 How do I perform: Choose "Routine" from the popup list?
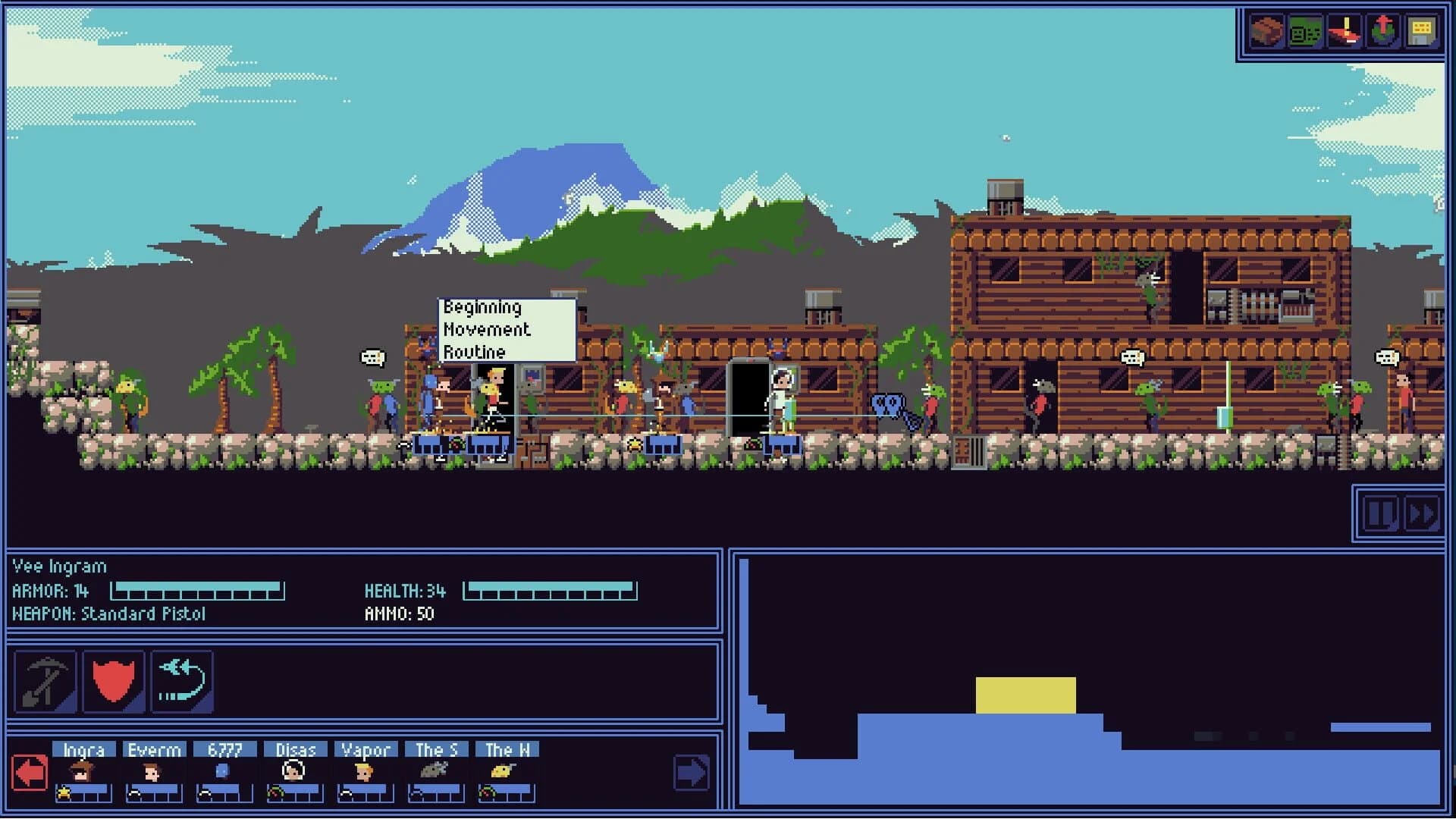coord(475,352)
